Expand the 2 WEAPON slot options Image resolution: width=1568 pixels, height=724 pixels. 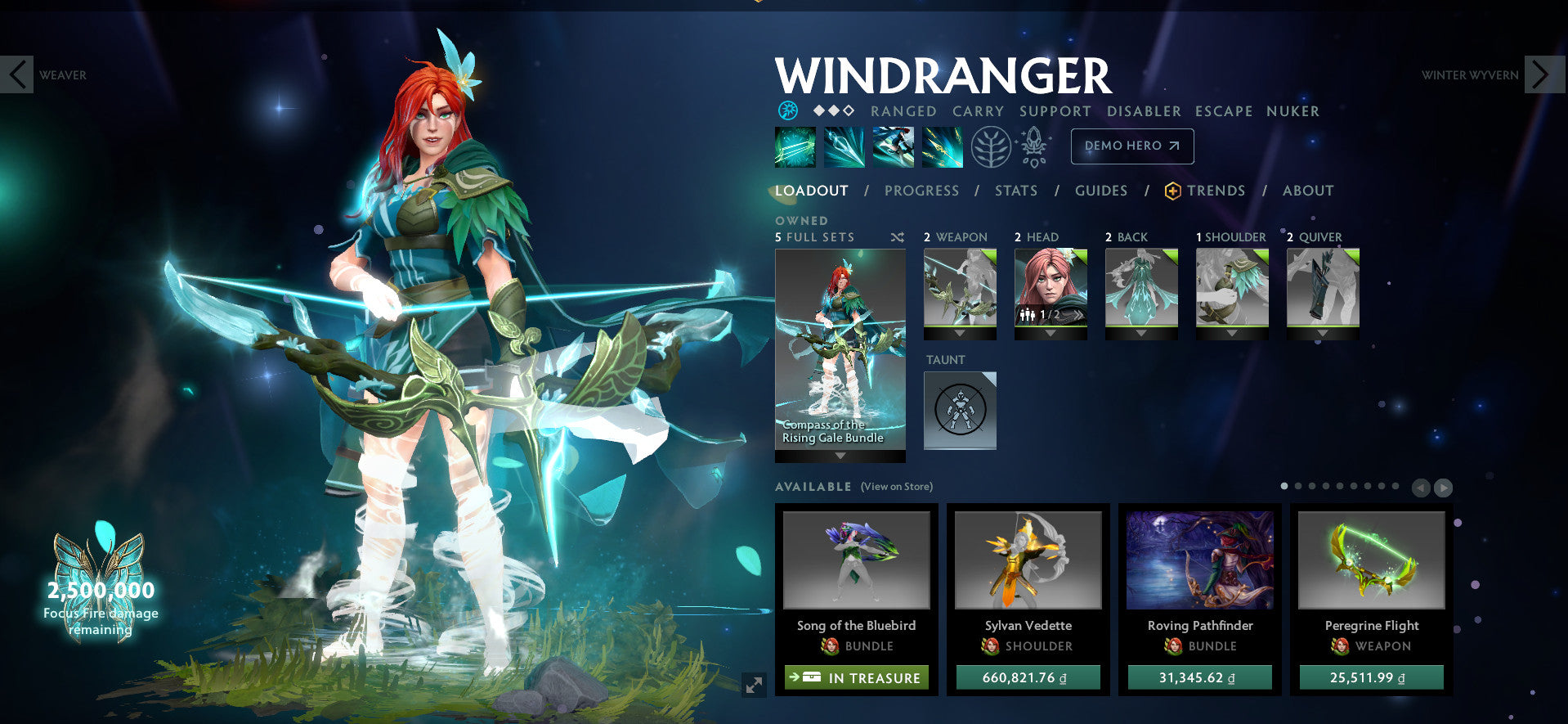click(959, 335)
